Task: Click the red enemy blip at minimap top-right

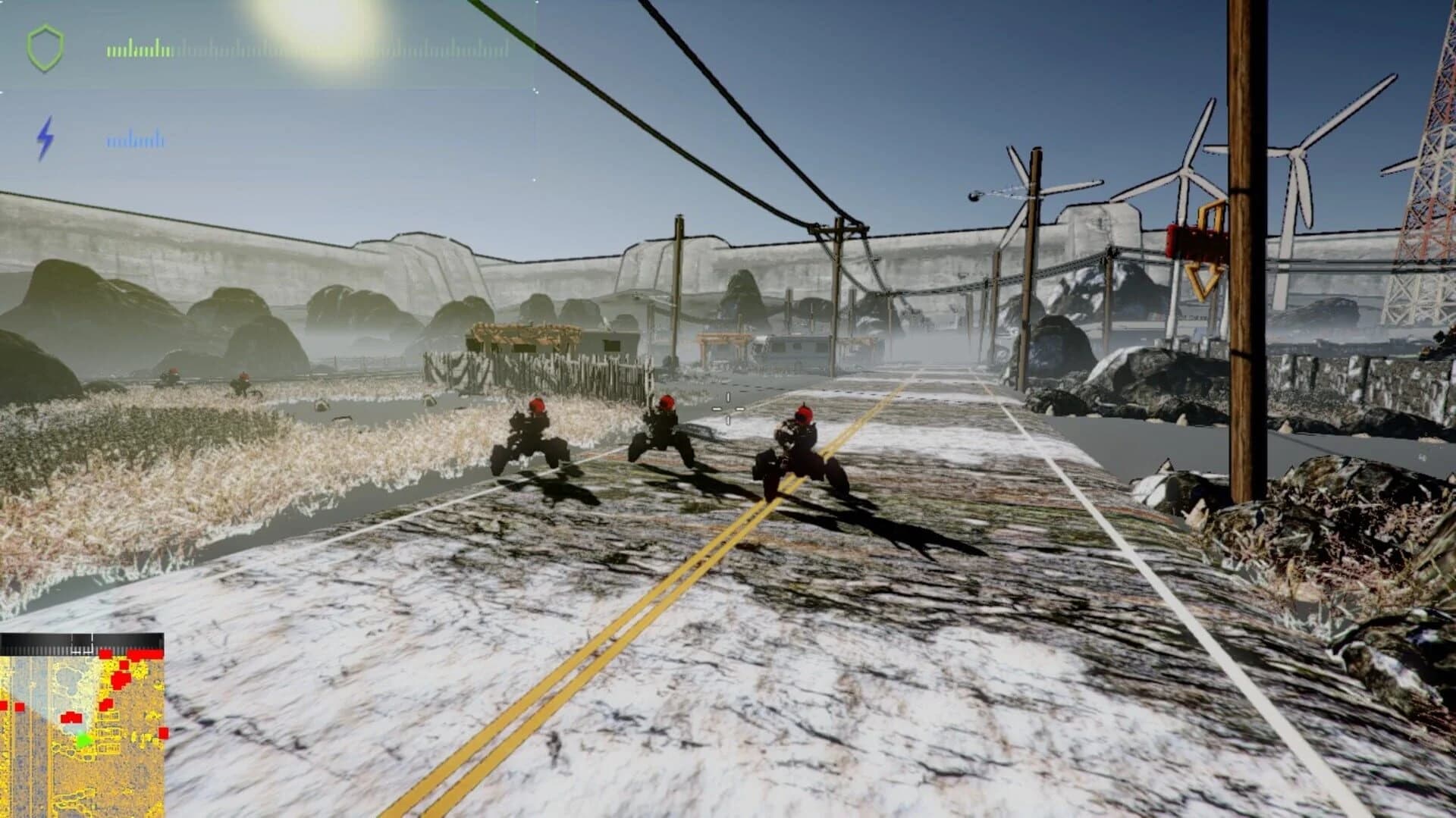Action: (x=144, y=653)
